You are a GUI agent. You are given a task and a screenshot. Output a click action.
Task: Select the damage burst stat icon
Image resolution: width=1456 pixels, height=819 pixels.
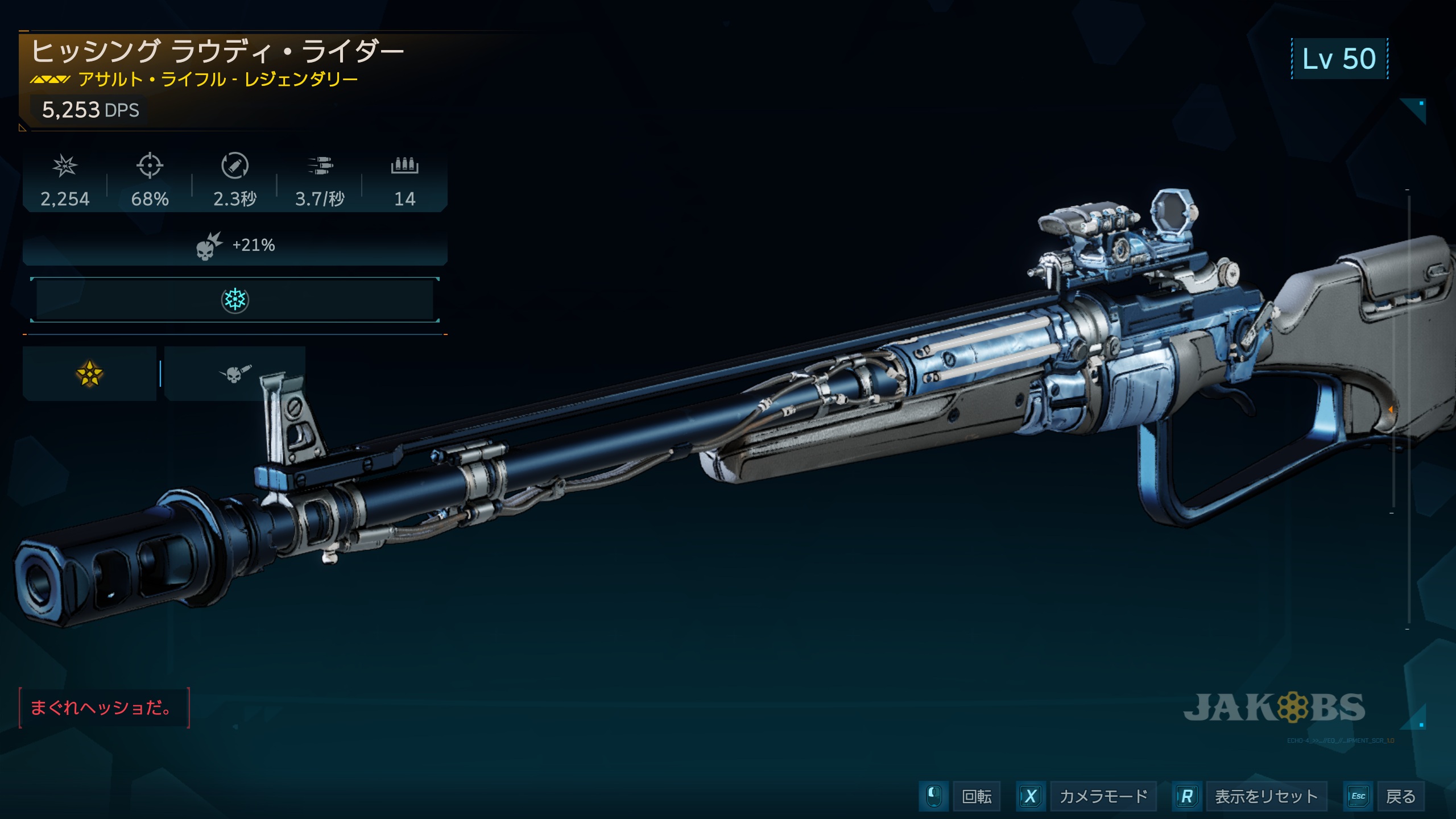(65, 166)
